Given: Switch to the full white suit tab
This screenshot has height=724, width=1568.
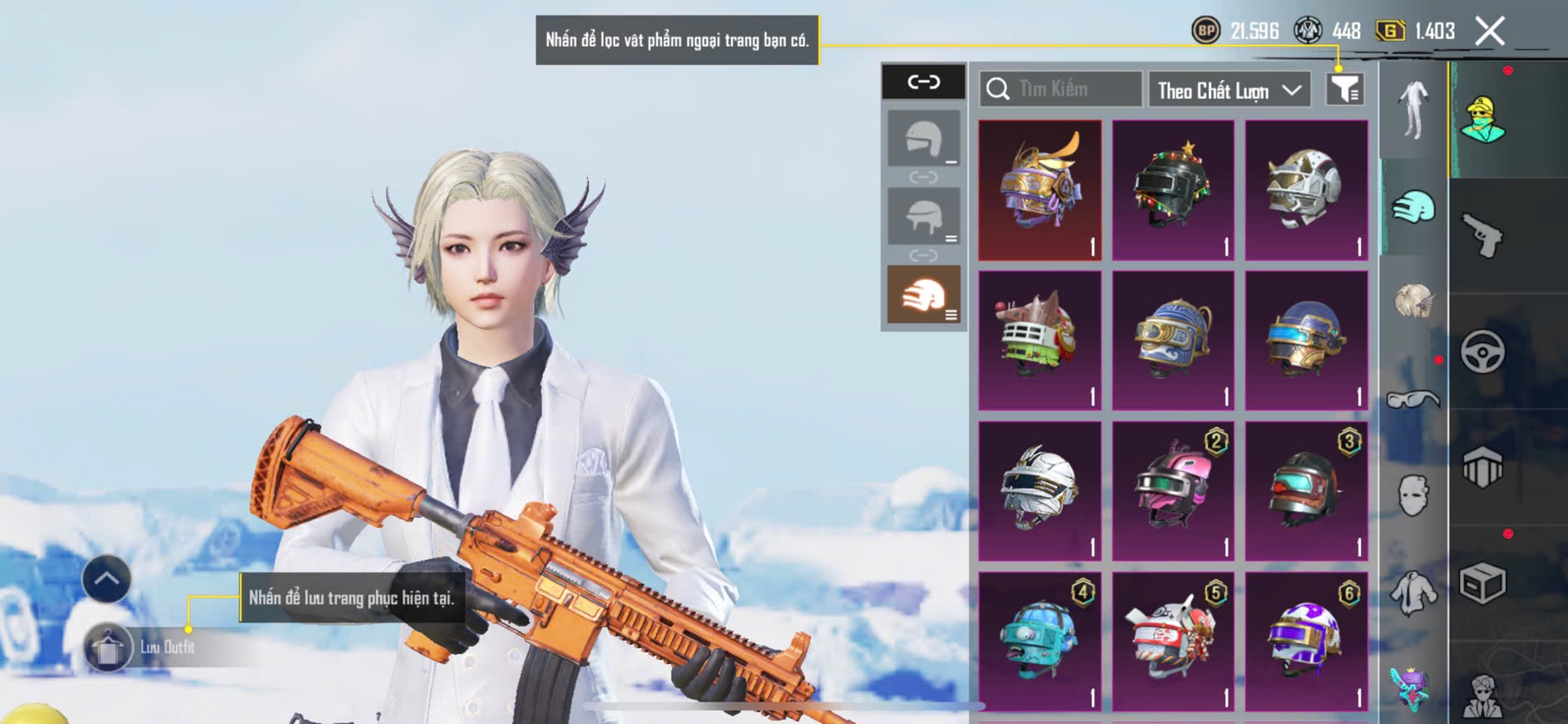Looking at the screenshot, I should pos(1413,110).
